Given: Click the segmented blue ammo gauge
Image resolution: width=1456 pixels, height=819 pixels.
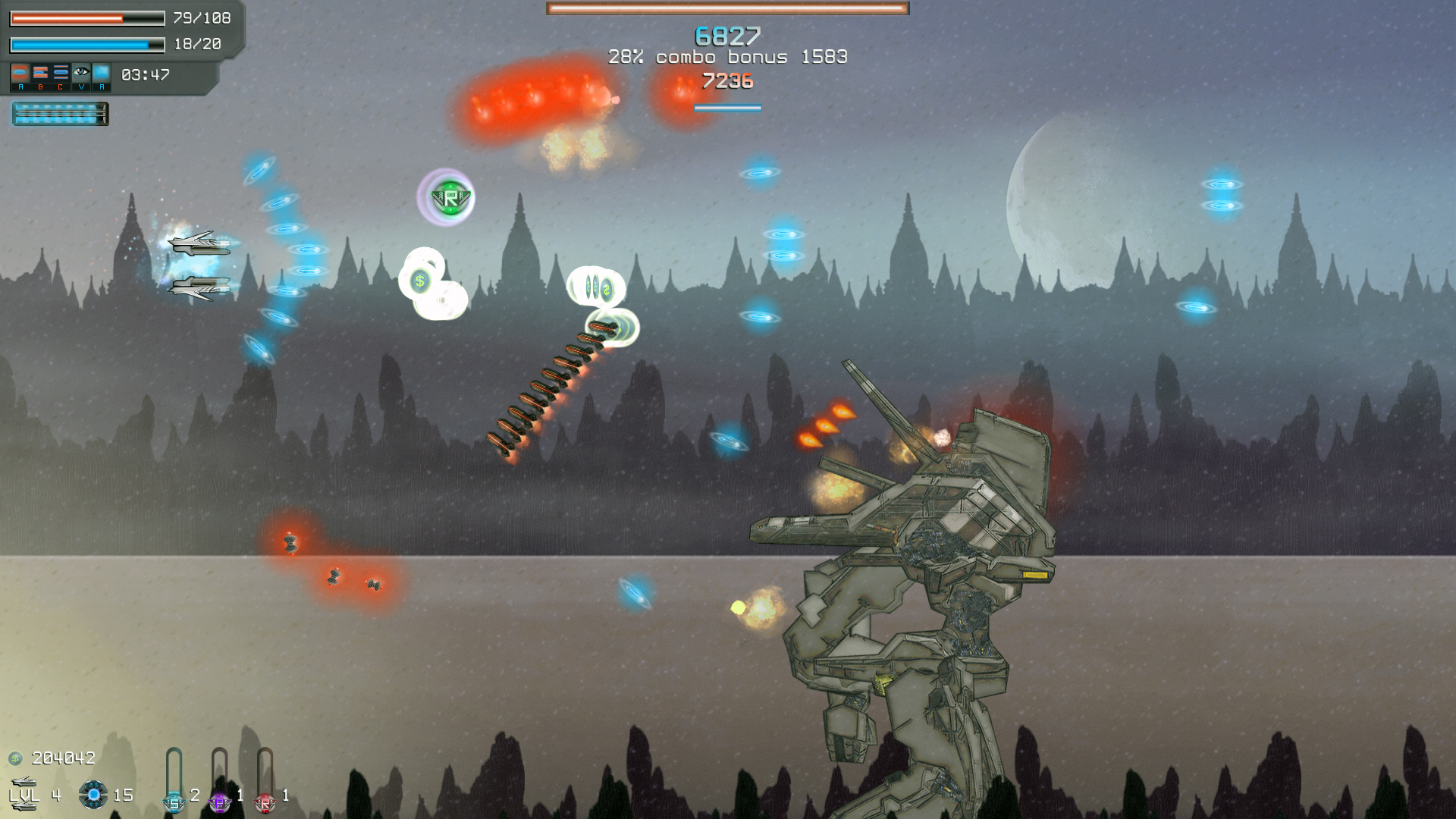Looking at the screenshot, I should [x=59, y=114].
